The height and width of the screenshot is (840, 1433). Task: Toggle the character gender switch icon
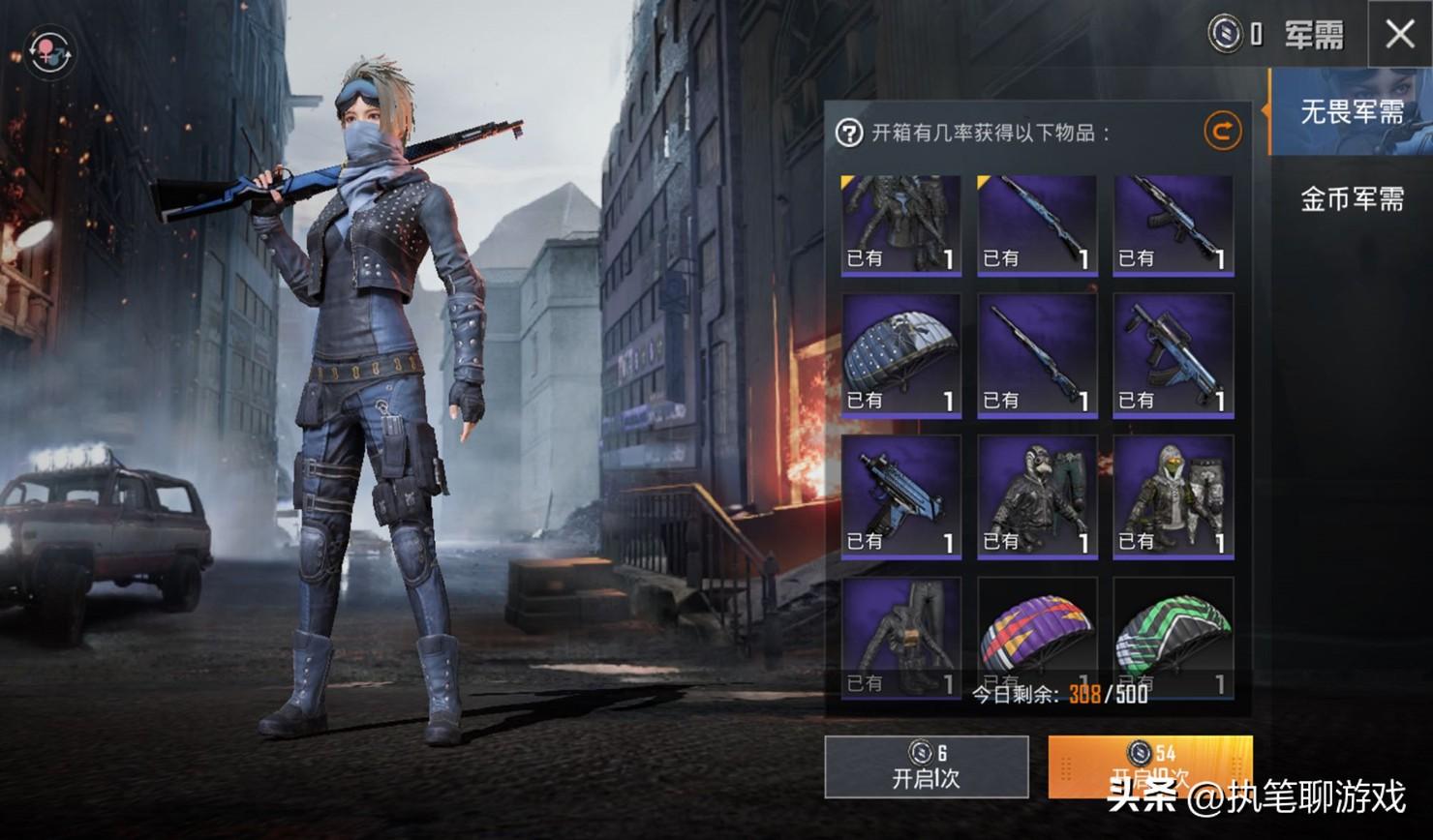[x=49, y=51]
